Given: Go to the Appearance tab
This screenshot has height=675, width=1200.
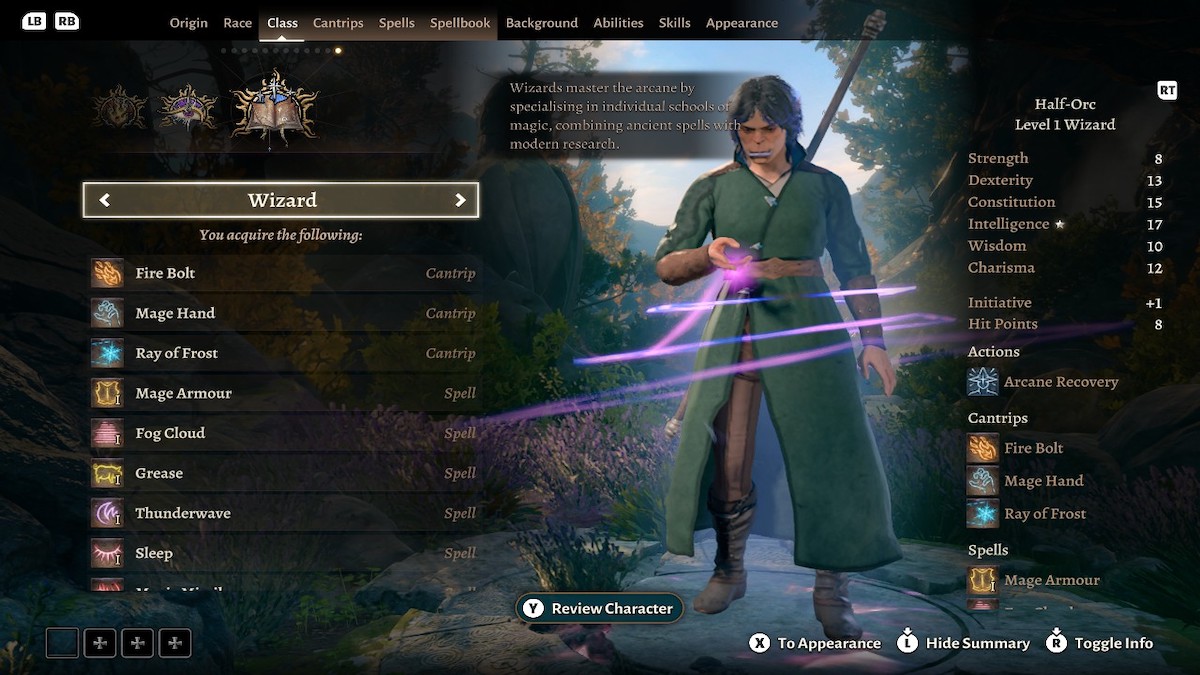Looking at the screenshot, I should [x=742, y=23].
